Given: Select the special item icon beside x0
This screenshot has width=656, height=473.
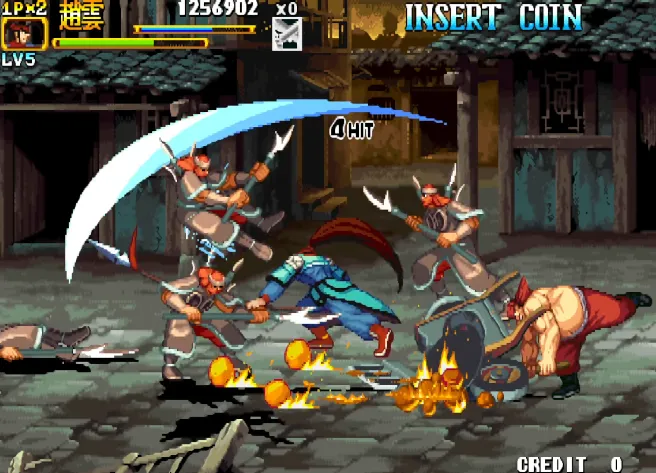Looking at the screenshot, I should click(285, 34).
